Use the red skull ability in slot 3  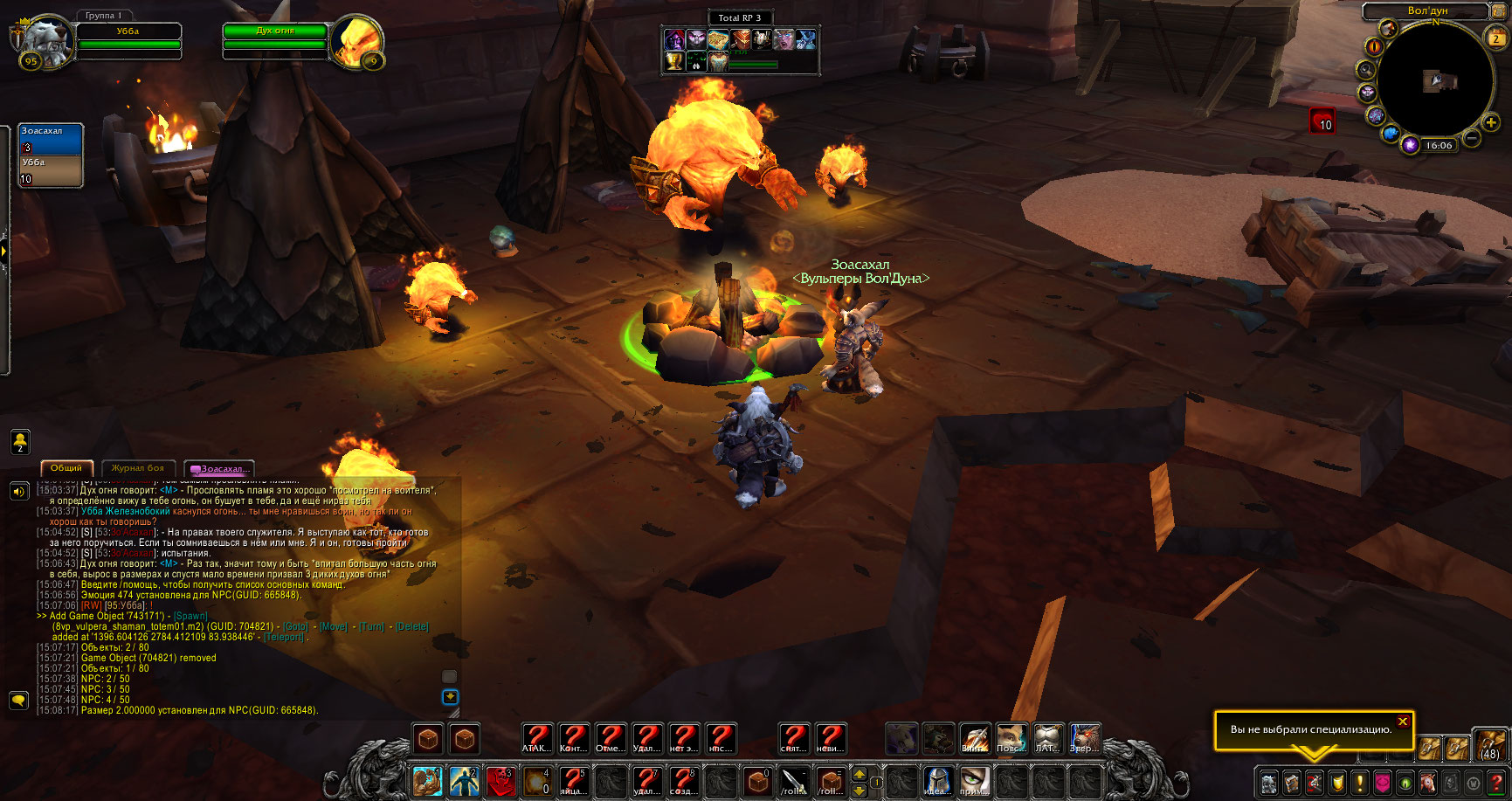[x=501, y=781]
